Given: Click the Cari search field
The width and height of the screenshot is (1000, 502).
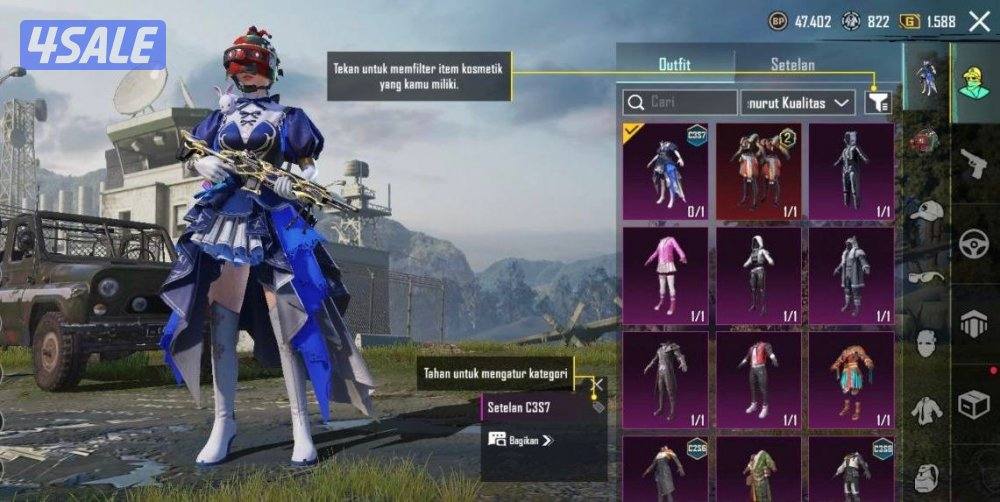Looking at the screenshot, I should click(x=679, y=102).
